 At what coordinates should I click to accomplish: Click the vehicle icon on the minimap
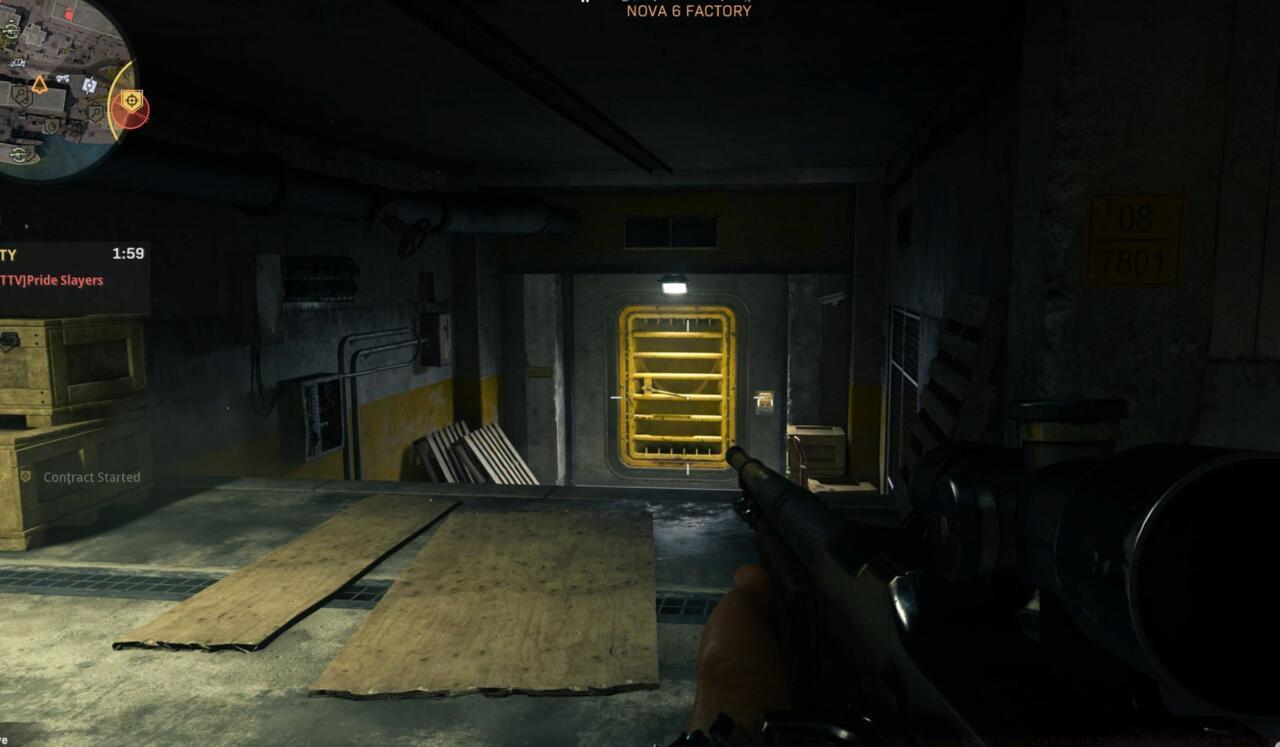coord(63,78)
